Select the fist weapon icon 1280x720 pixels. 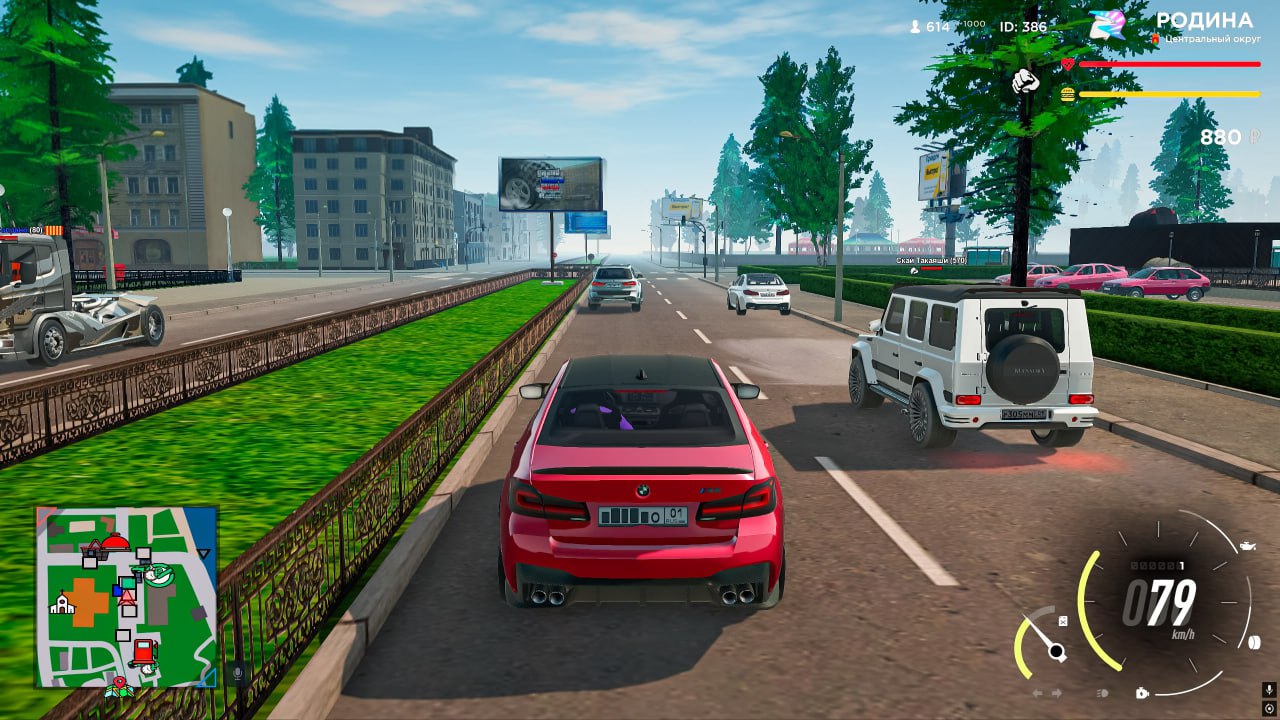pyautogui.click(x=1026, y=81)
